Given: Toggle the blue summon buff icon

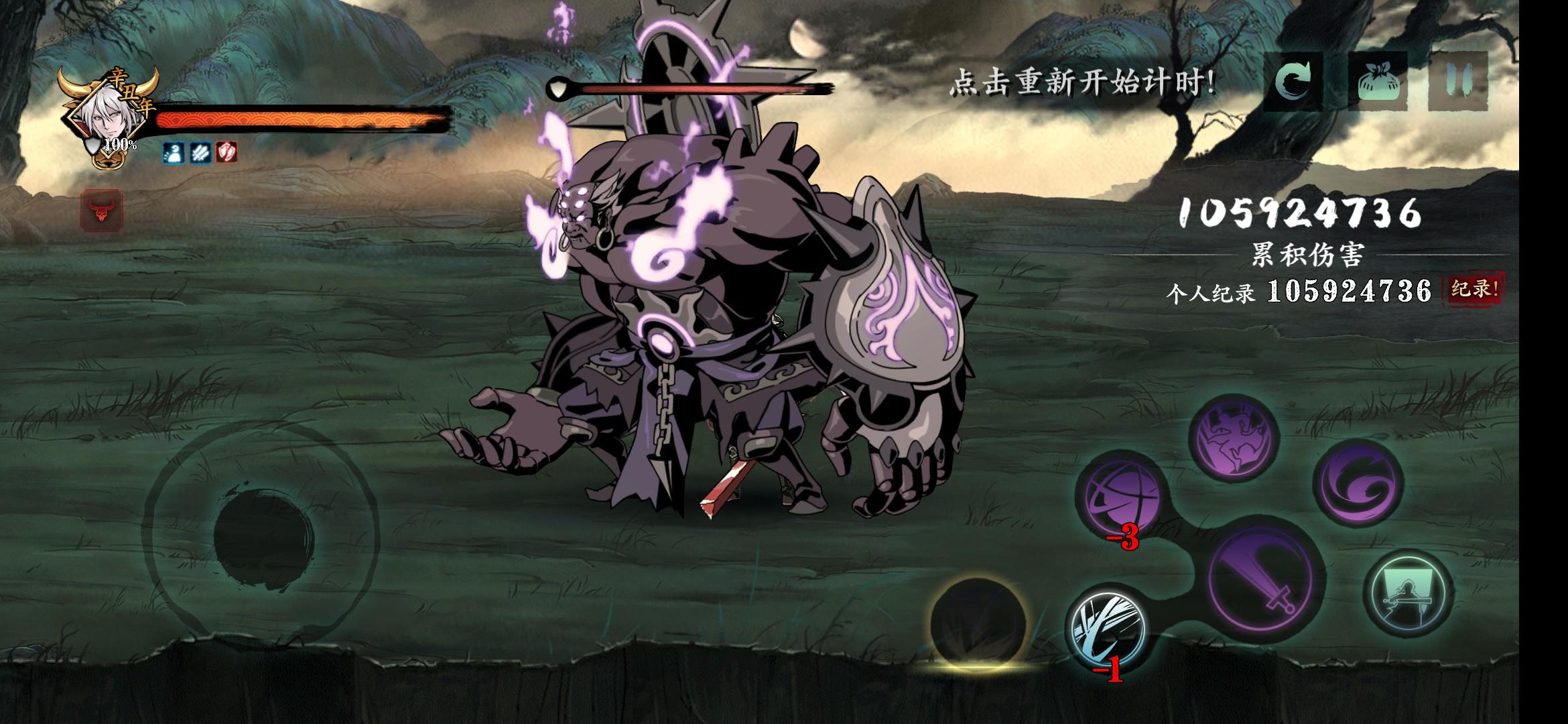Looking at the screenshot, I should (x=172, y=154).
